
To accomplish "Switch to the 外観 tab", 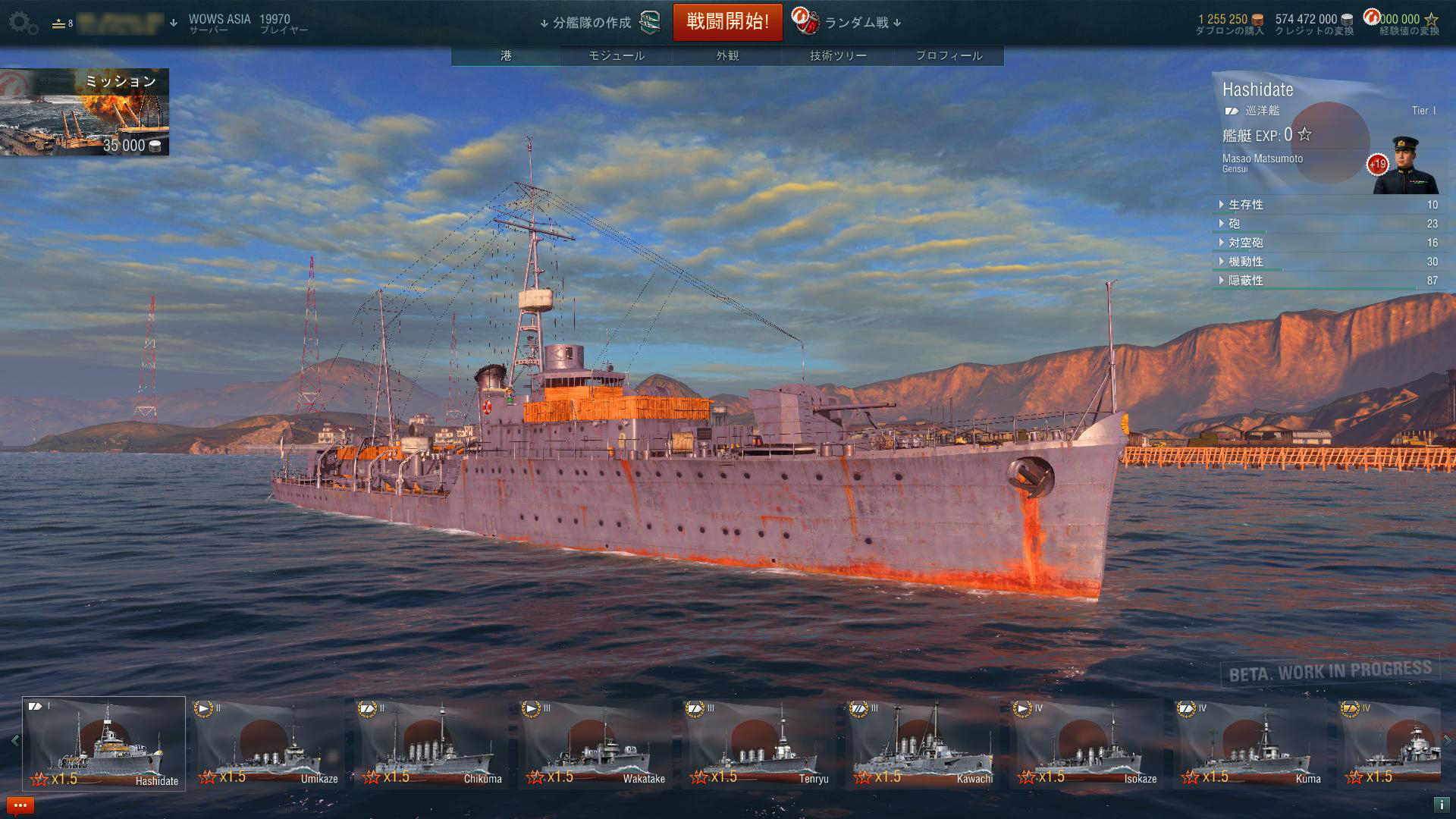I will 727,55.
